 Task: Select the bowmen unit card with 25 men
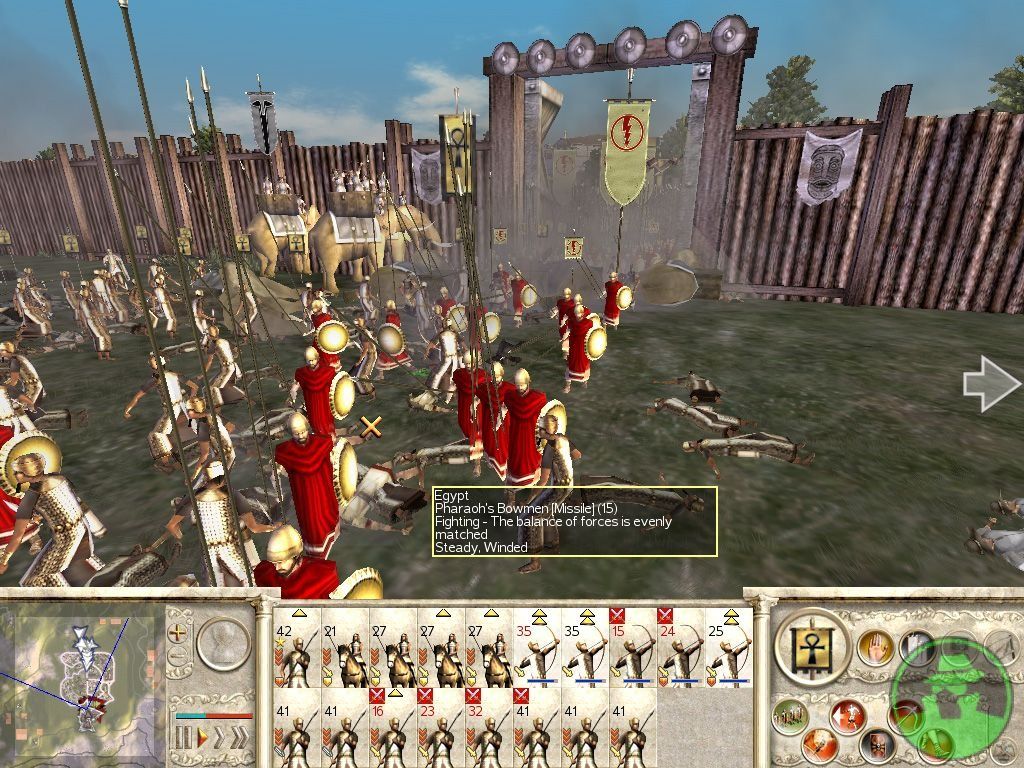click(x=727, y=648)
